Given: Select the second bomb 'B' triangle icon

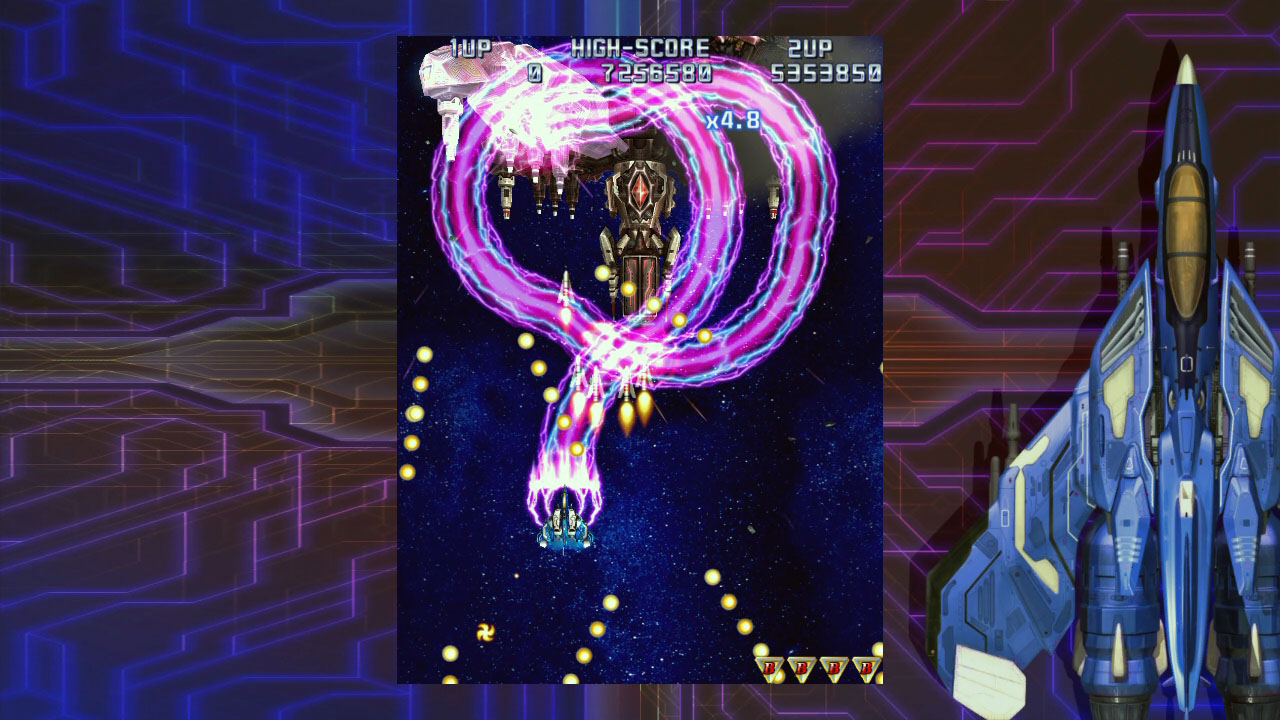Looking at the screenshot, I should click(800, 666).
